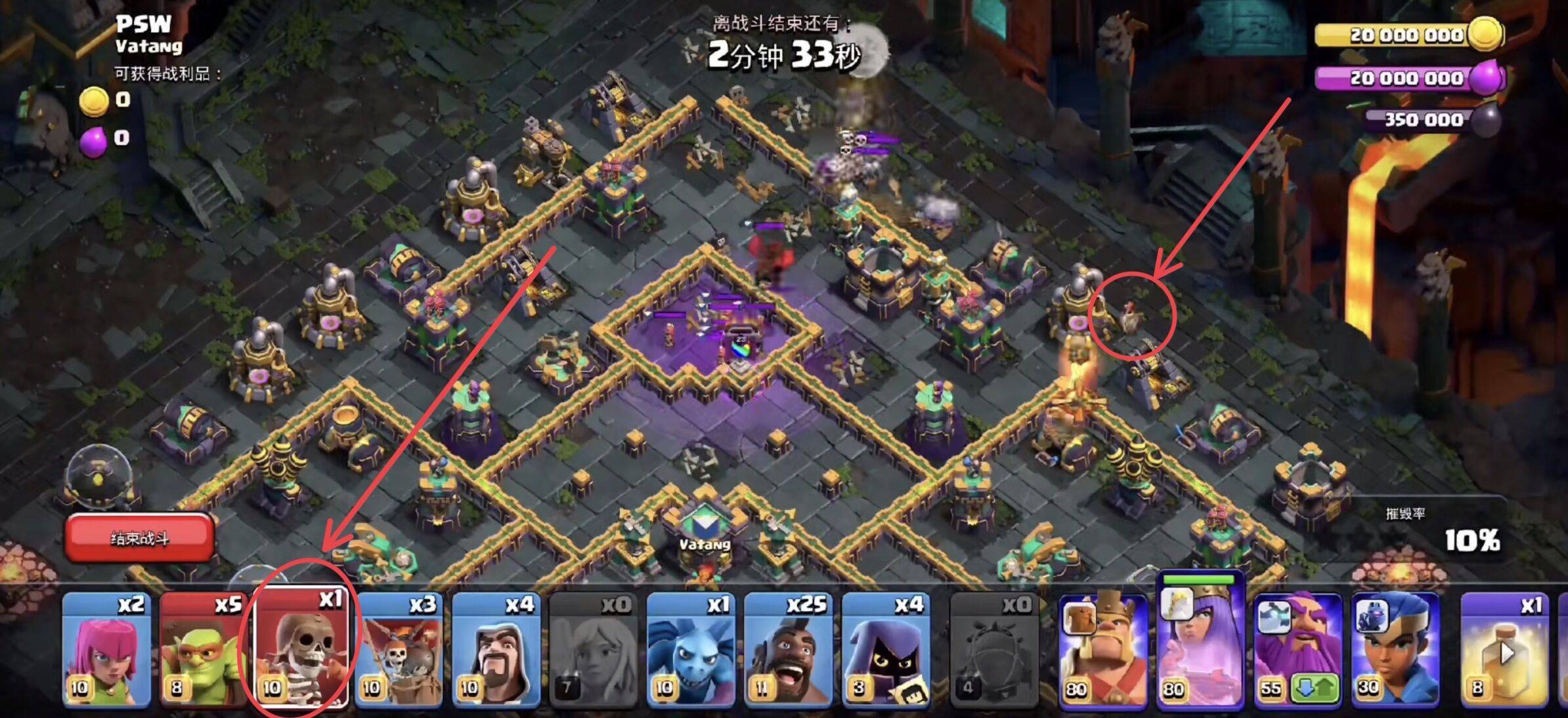Image resolution: width=1568 pixels, height=718 pixels.
Task: Choose the Goblin troop card
Action: pyautogui.click(x=204, y=650)
